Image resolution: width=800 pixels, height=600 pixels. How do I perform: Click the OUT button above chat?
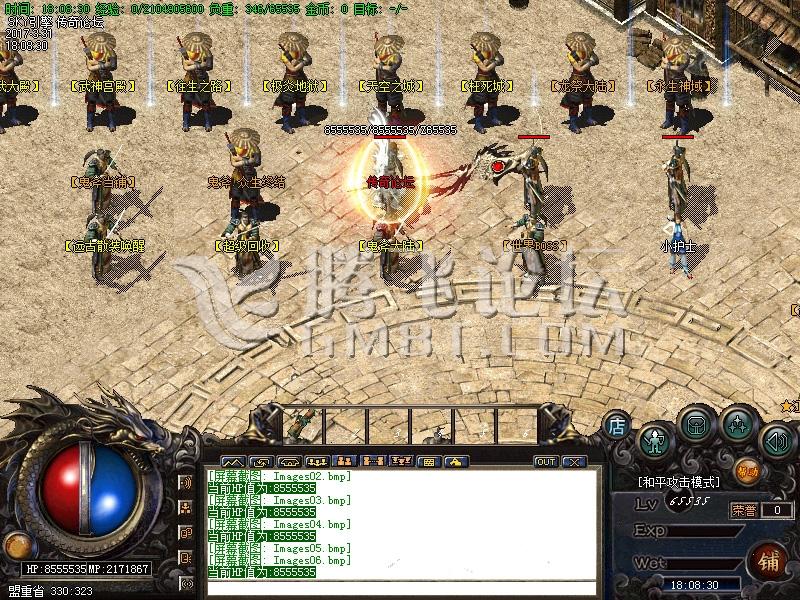click(546, 462)
